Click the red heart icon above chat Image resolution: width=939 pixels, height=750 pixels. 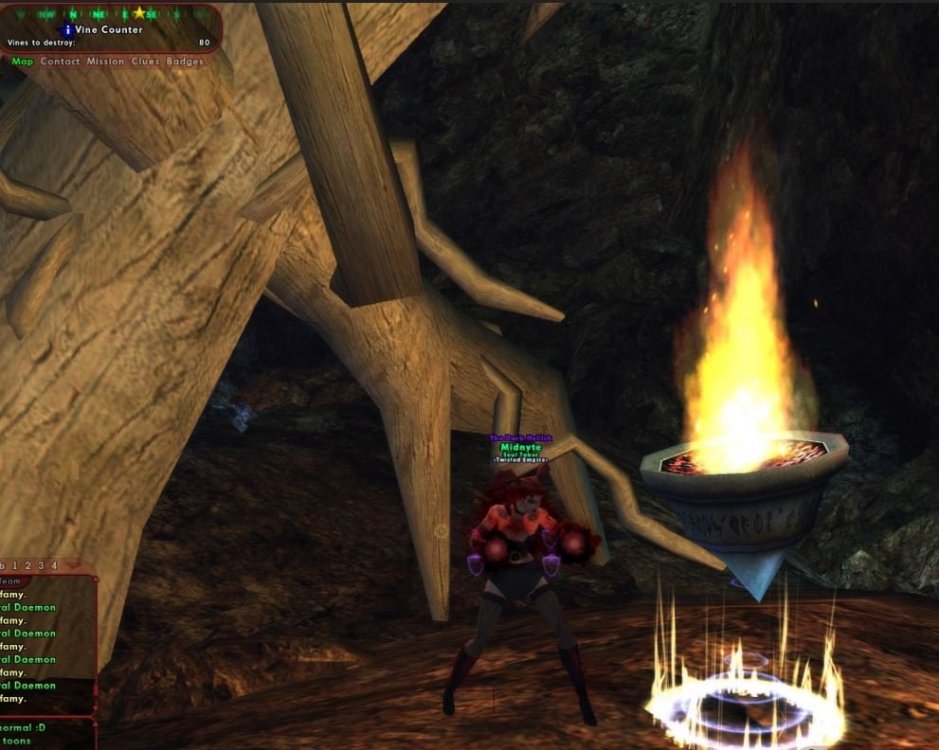pos(71,565)
